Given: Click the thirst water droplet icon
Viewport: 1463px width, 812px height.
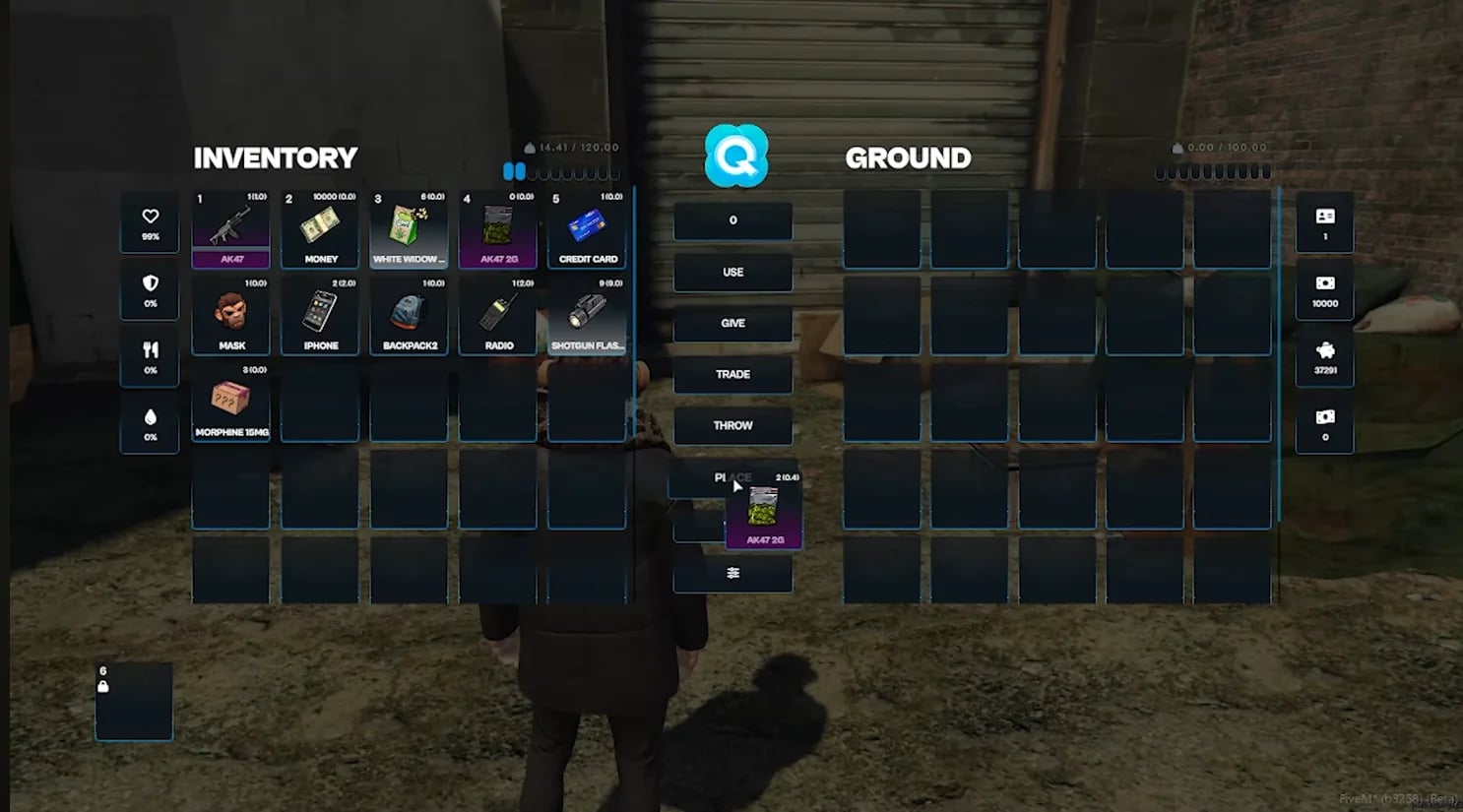Looking at the screenshot, I should [149, 423].
